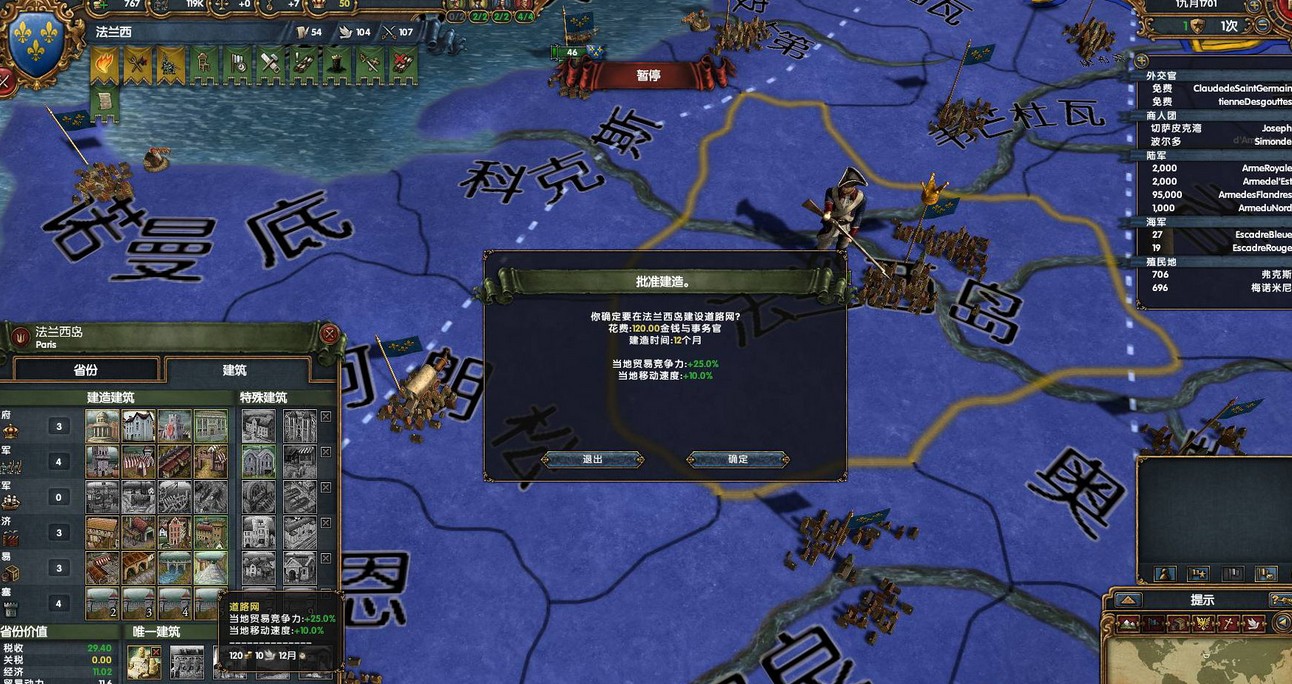Switch to the terrain map mode
Screen dimensions: 1292x684
point(1130,623)
